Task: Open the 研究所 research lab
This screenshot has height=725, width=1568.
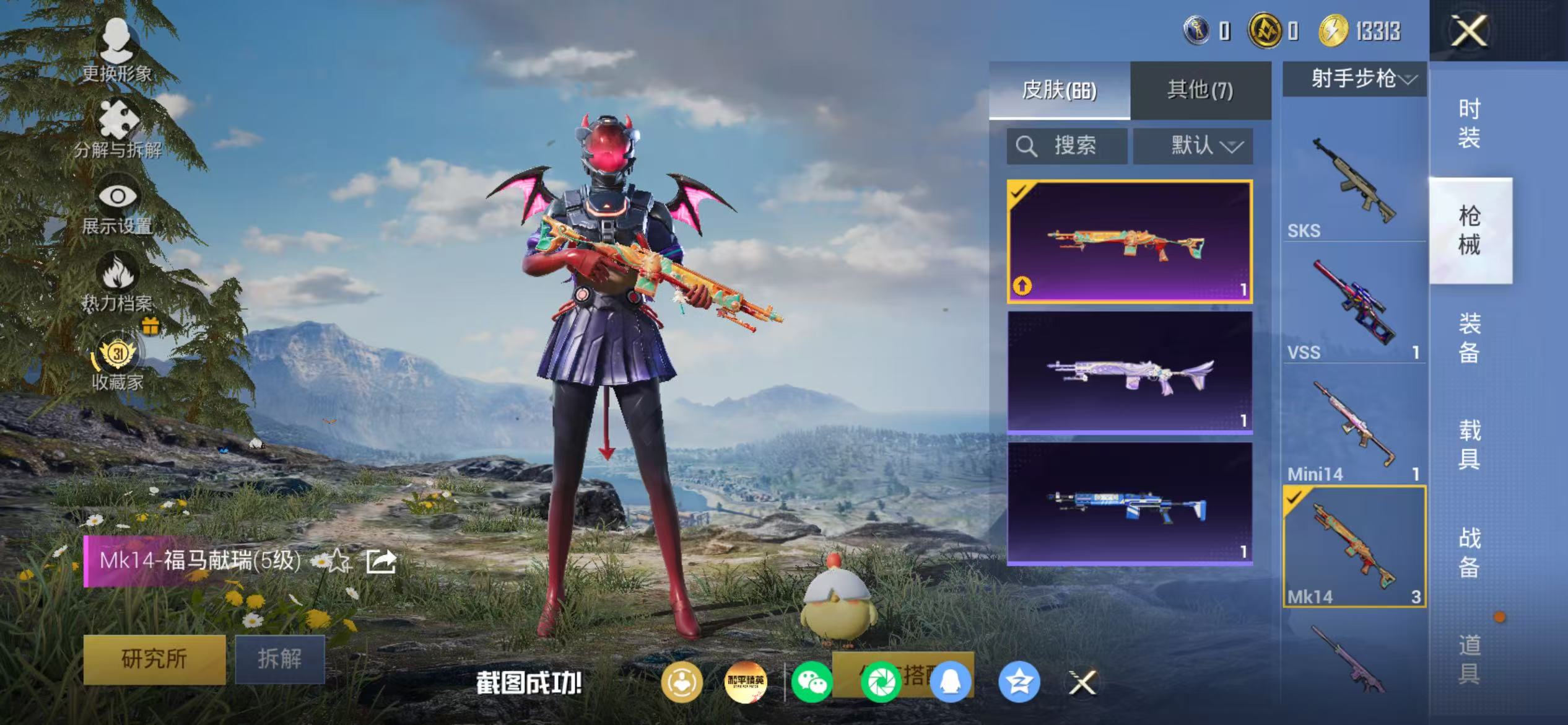Action: [154, 659]
